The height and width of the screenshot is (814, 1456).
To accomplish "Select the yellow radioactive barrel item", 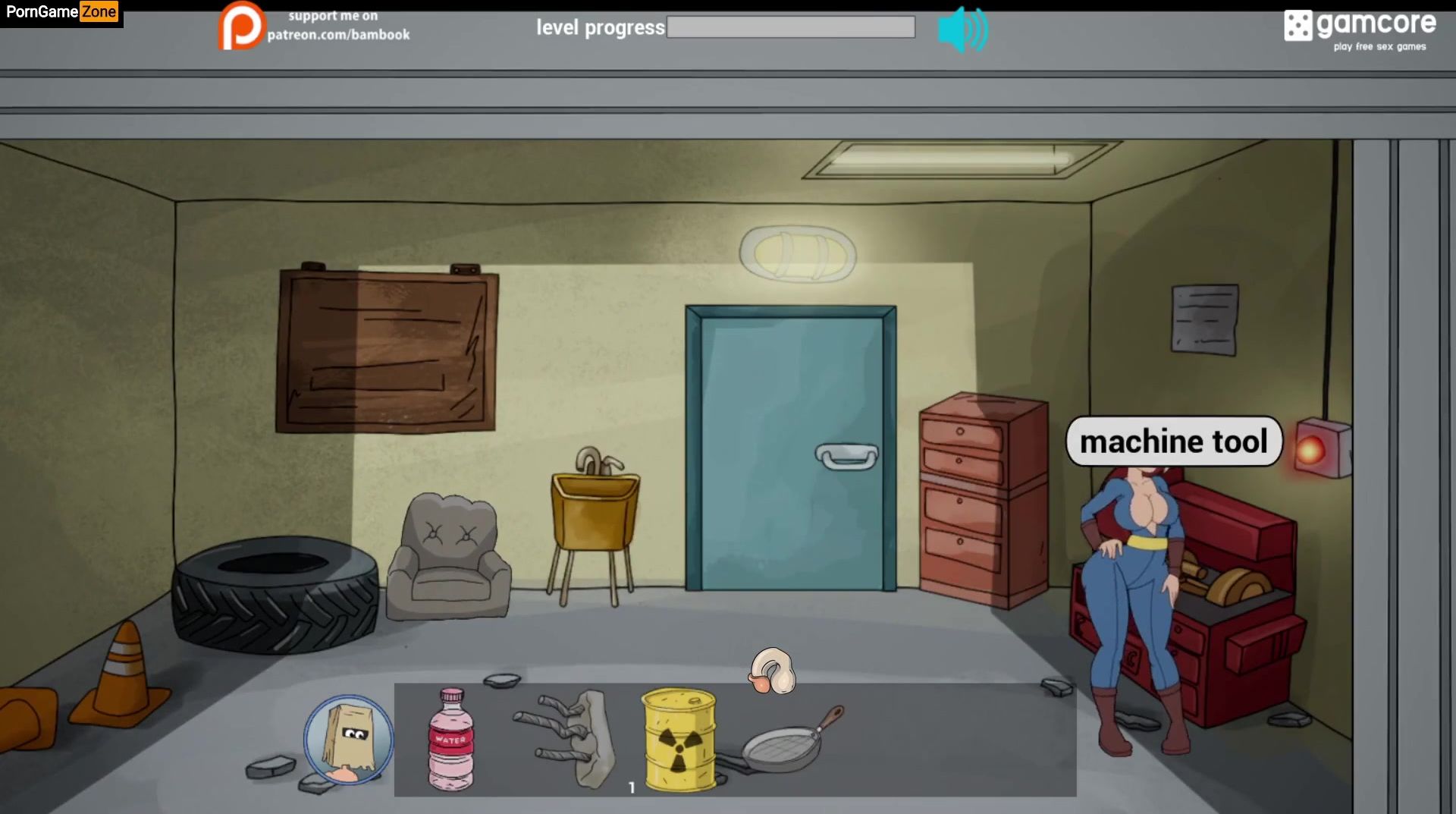I will point(678,740).
